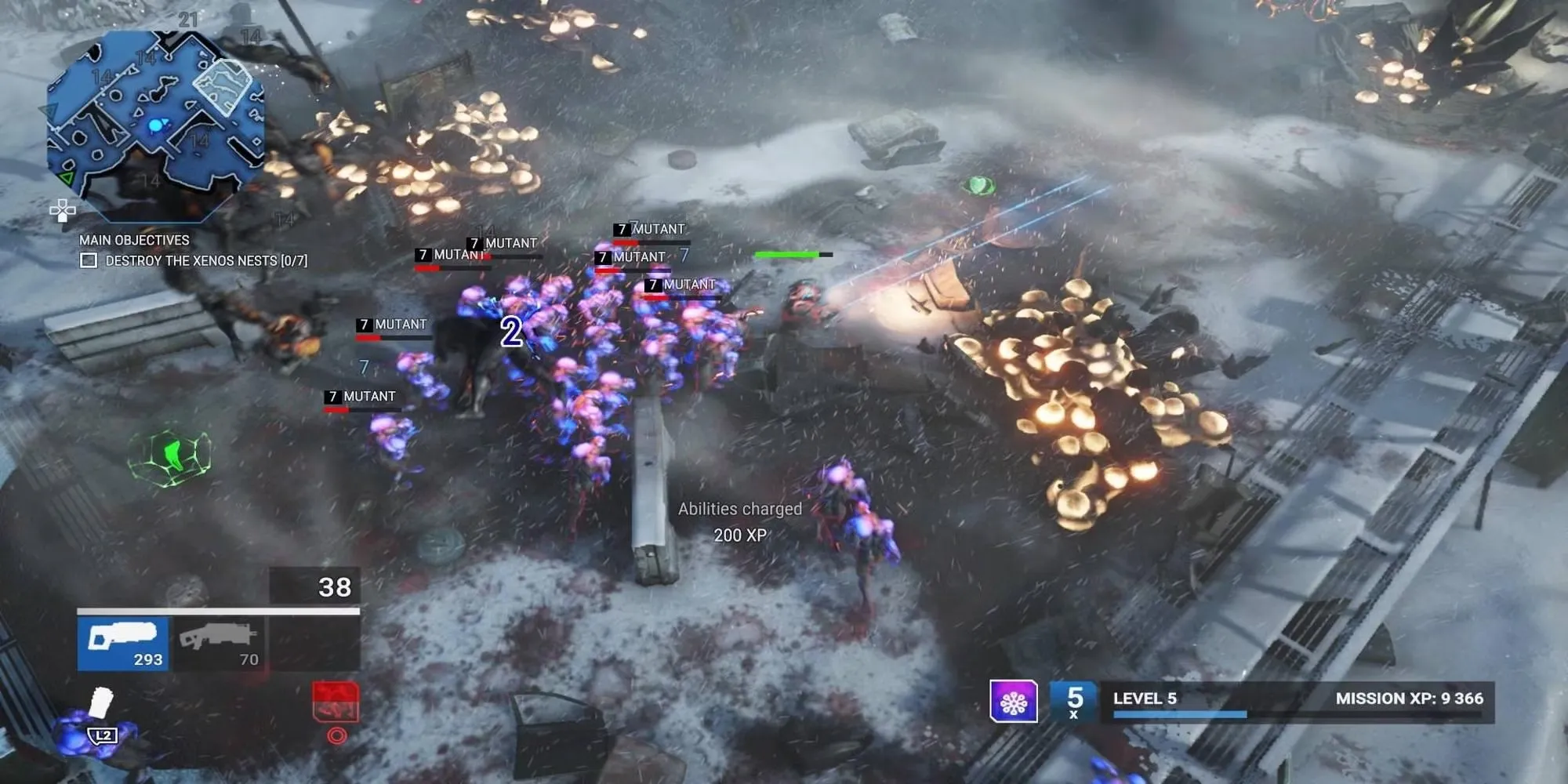Switch to the secondary rifle with 70 ammo

[219, 643]
